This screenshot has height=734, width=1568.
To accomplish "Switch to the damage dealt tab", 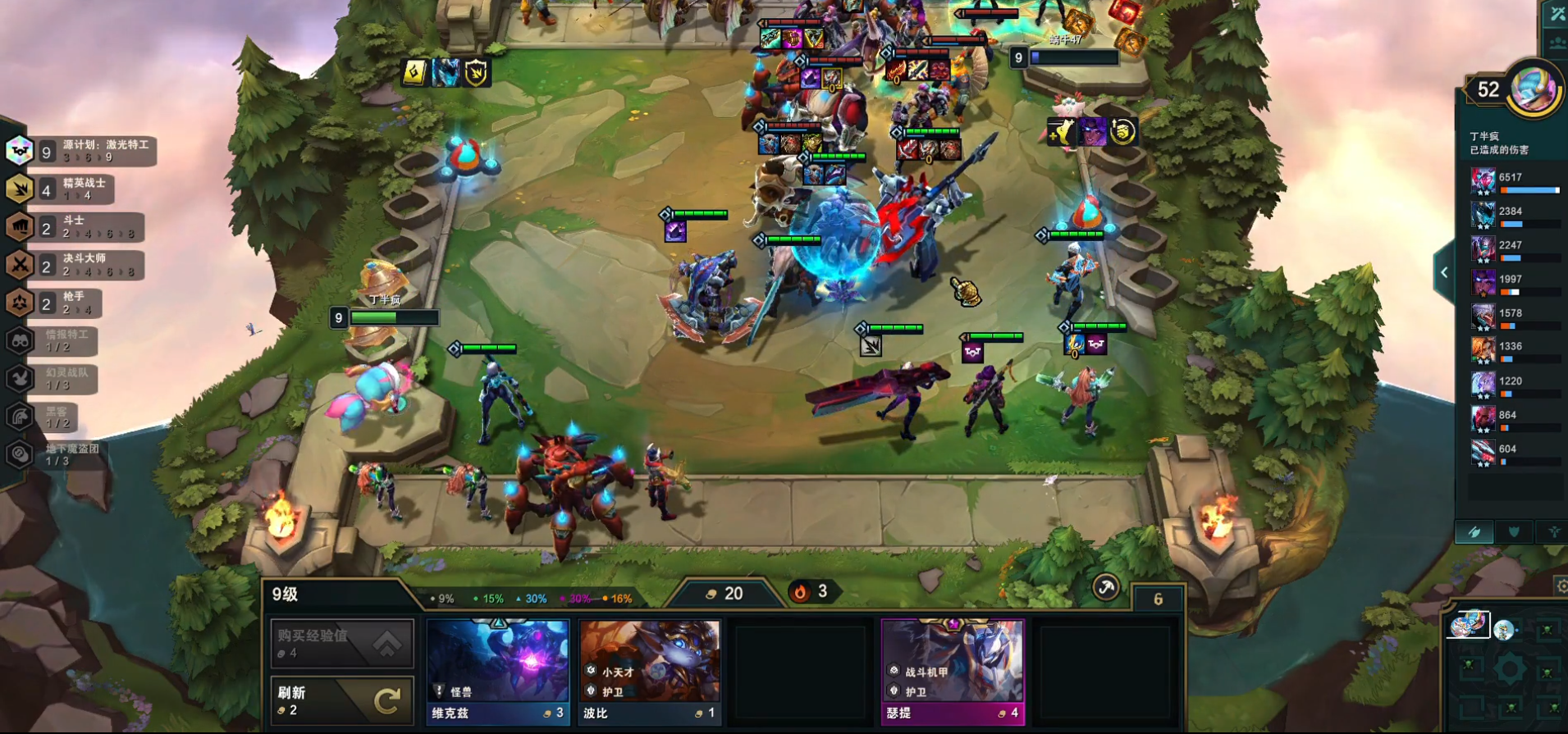I will pos(1474,532).
